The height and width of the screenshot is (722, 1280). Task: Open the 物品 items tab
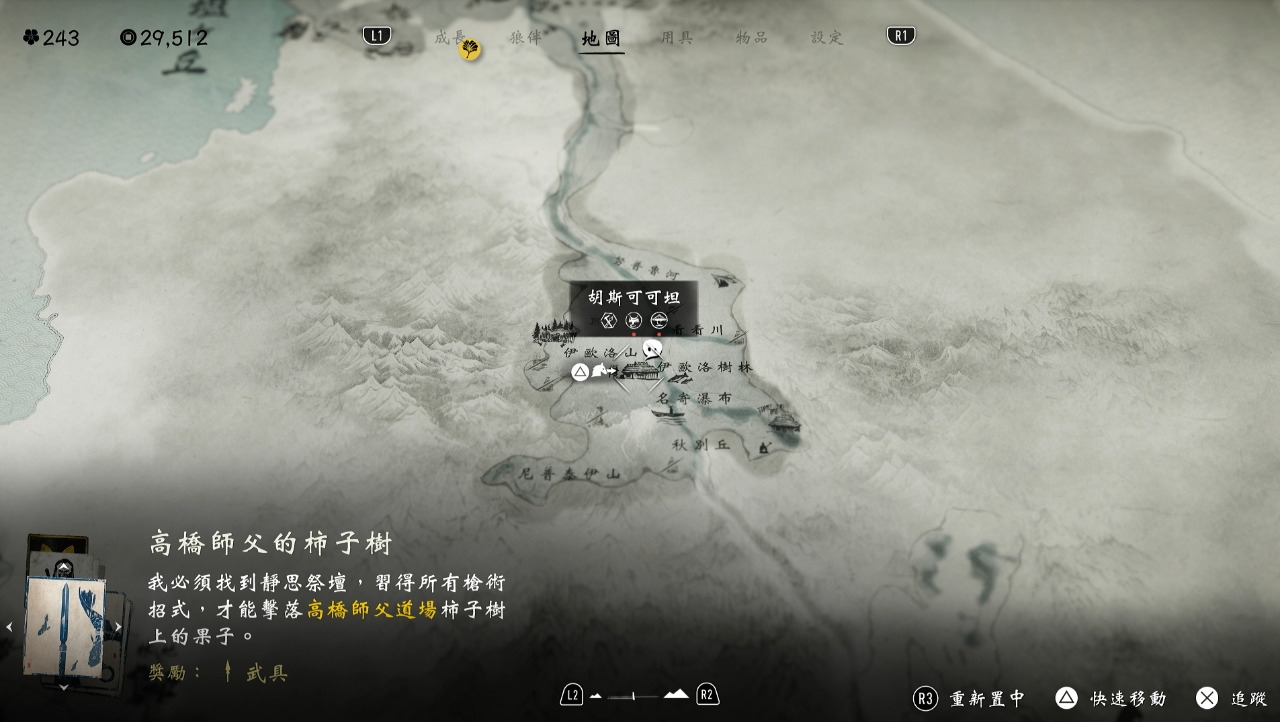(x=752, y=38)
